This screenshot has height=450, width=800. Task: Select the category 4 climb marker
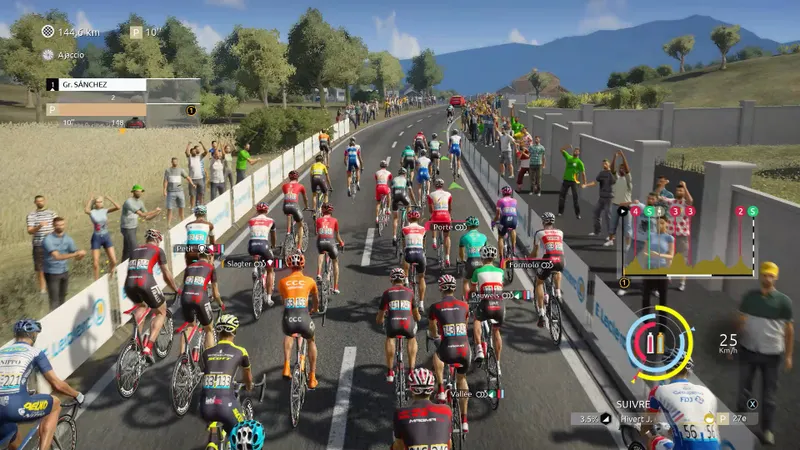[x=636, y=212]
